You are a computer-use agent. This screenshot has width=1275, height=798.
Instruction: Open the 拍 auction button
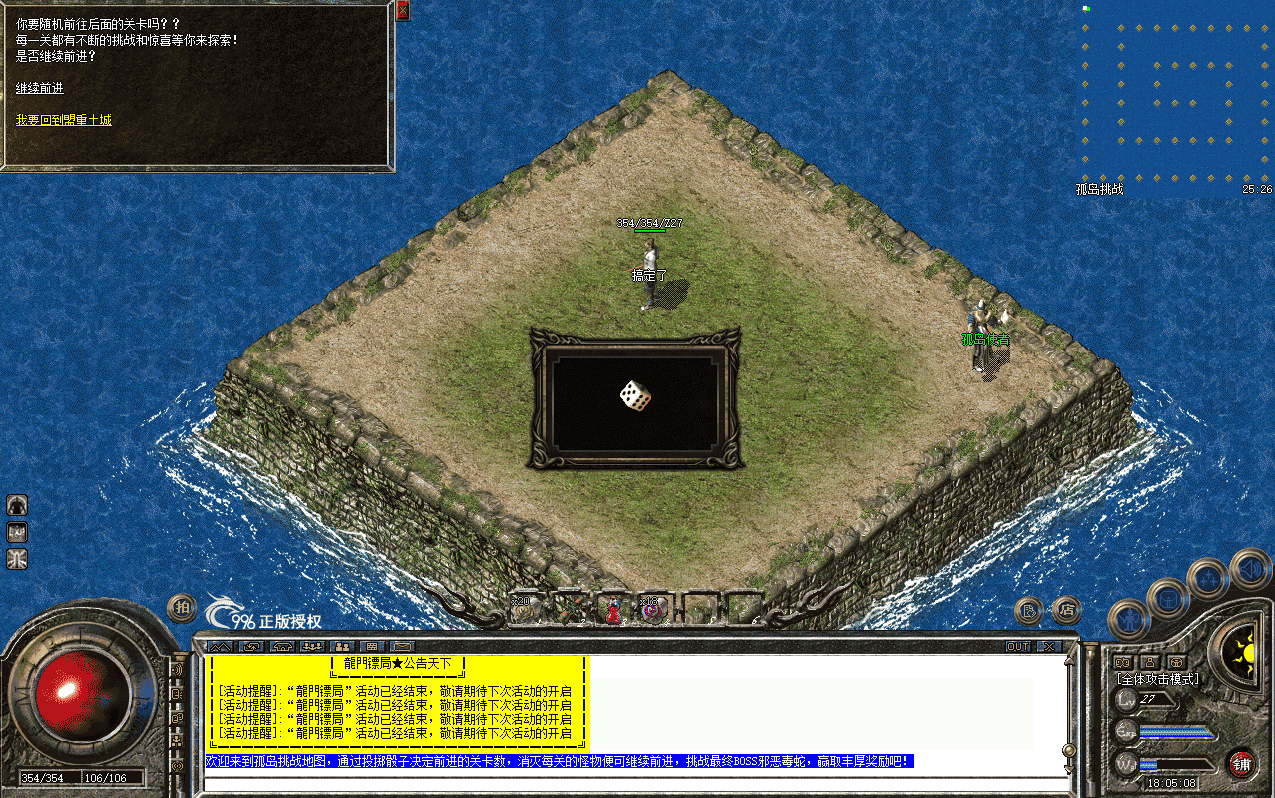[181, 606]
